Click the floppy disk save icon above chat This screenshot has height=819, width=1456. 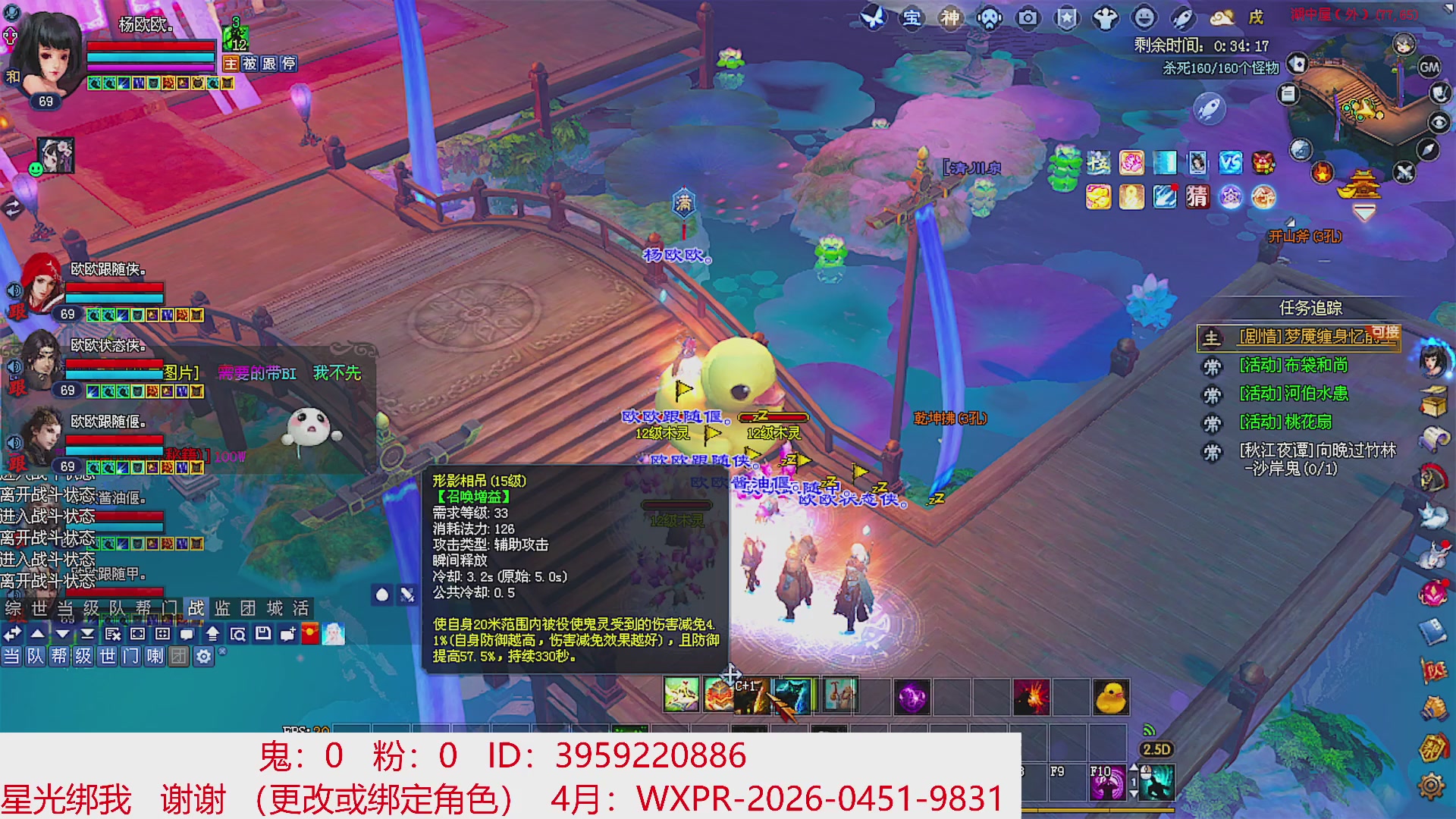pyautogui.click(x=262, y=634)
